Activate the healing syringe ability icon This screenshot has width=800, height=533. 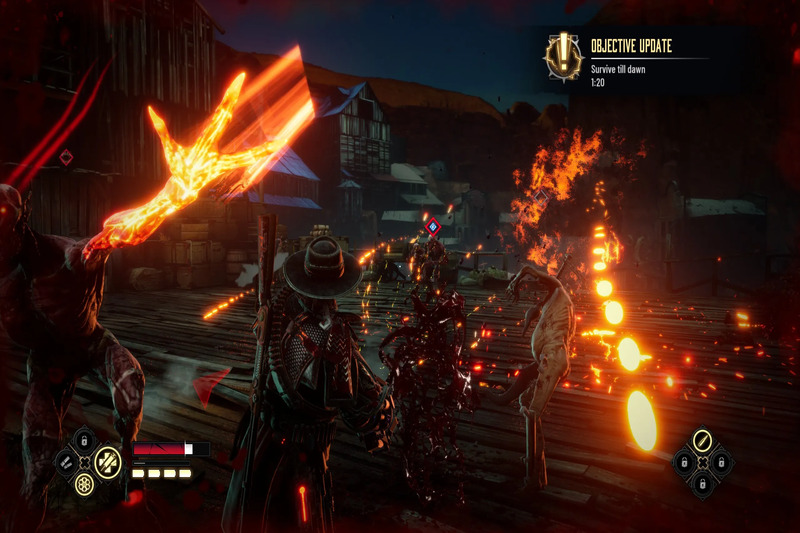point(107,461)
